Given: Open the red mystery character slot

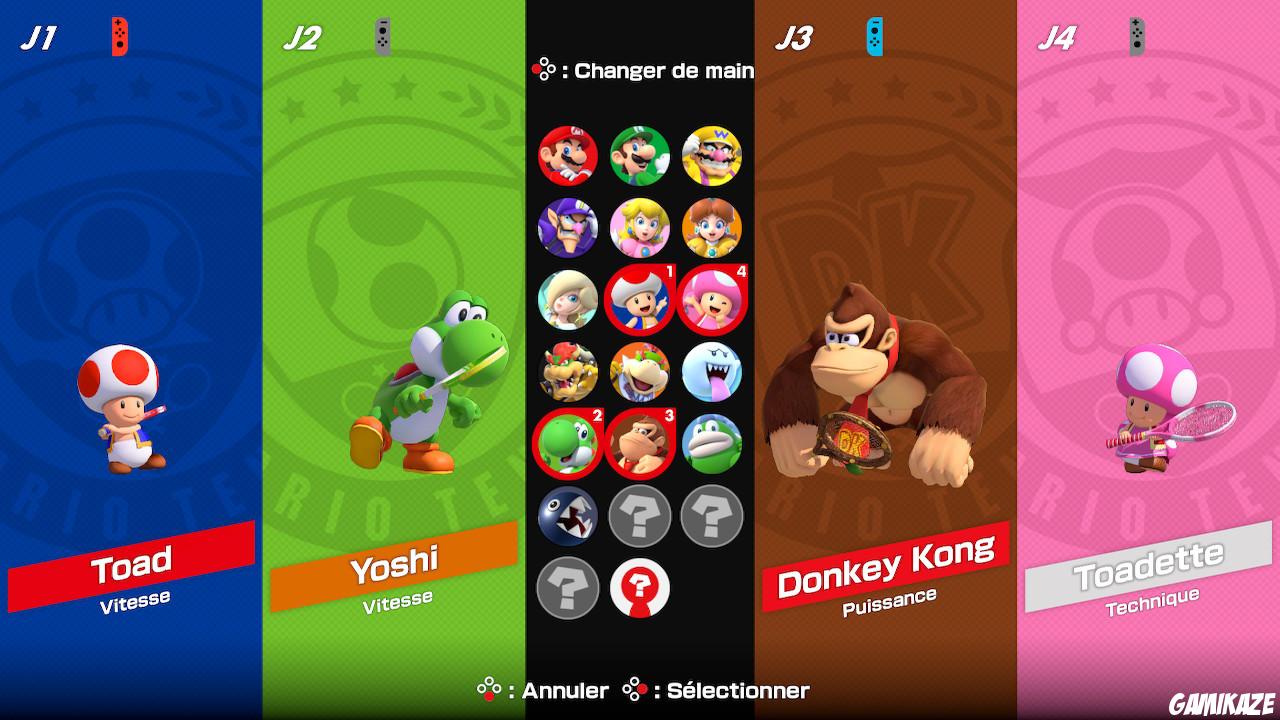Looking at the screenshot, I should (640, 588).
